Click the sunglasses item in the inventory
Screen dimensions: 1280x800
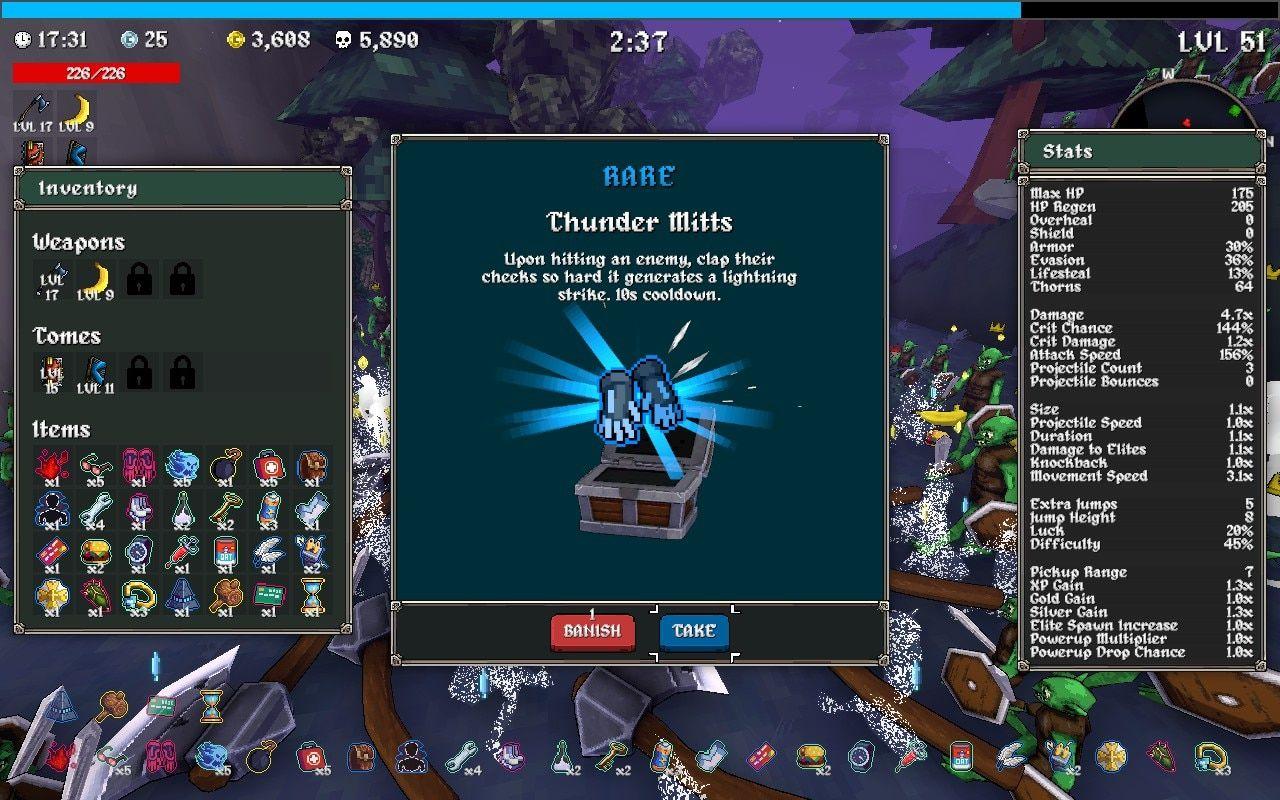[95, 467]
